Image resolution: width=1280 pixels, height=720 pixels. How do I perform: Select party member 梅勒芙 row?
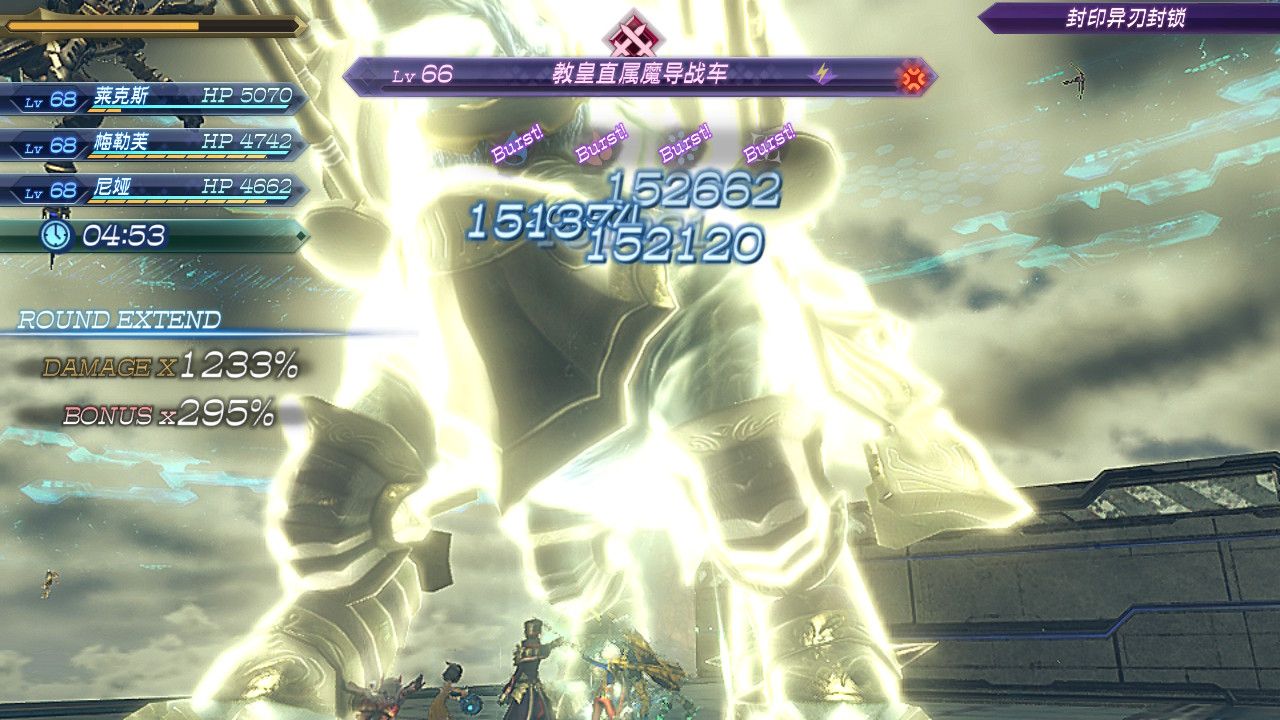point(152,144)
